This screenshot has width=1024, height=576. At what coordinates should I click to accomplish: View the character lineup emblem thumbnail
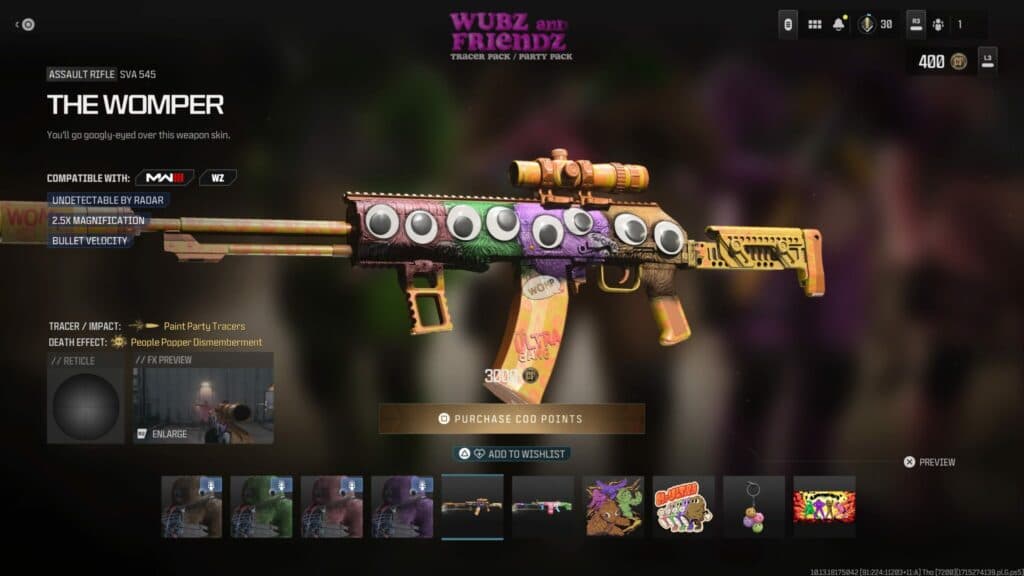[684, 506]
